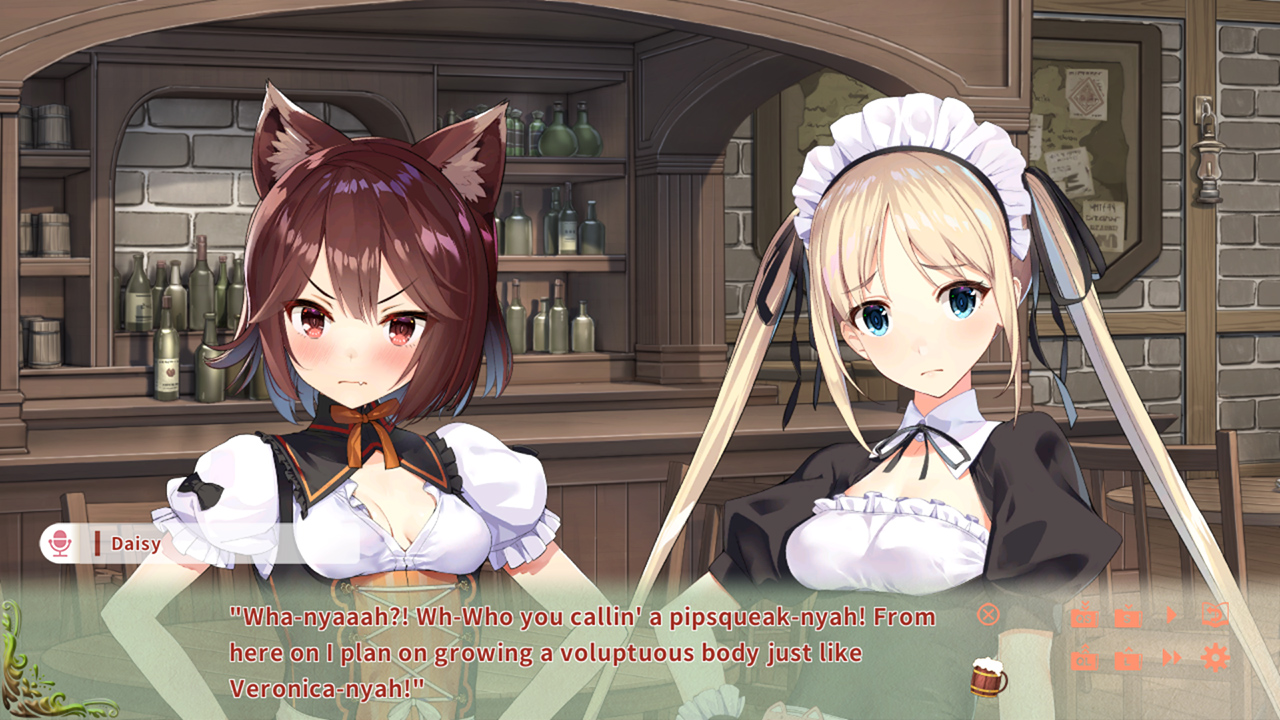
Task: Quick load using the QL icon
Action: pyautogui.click(x=1084, y=658)
